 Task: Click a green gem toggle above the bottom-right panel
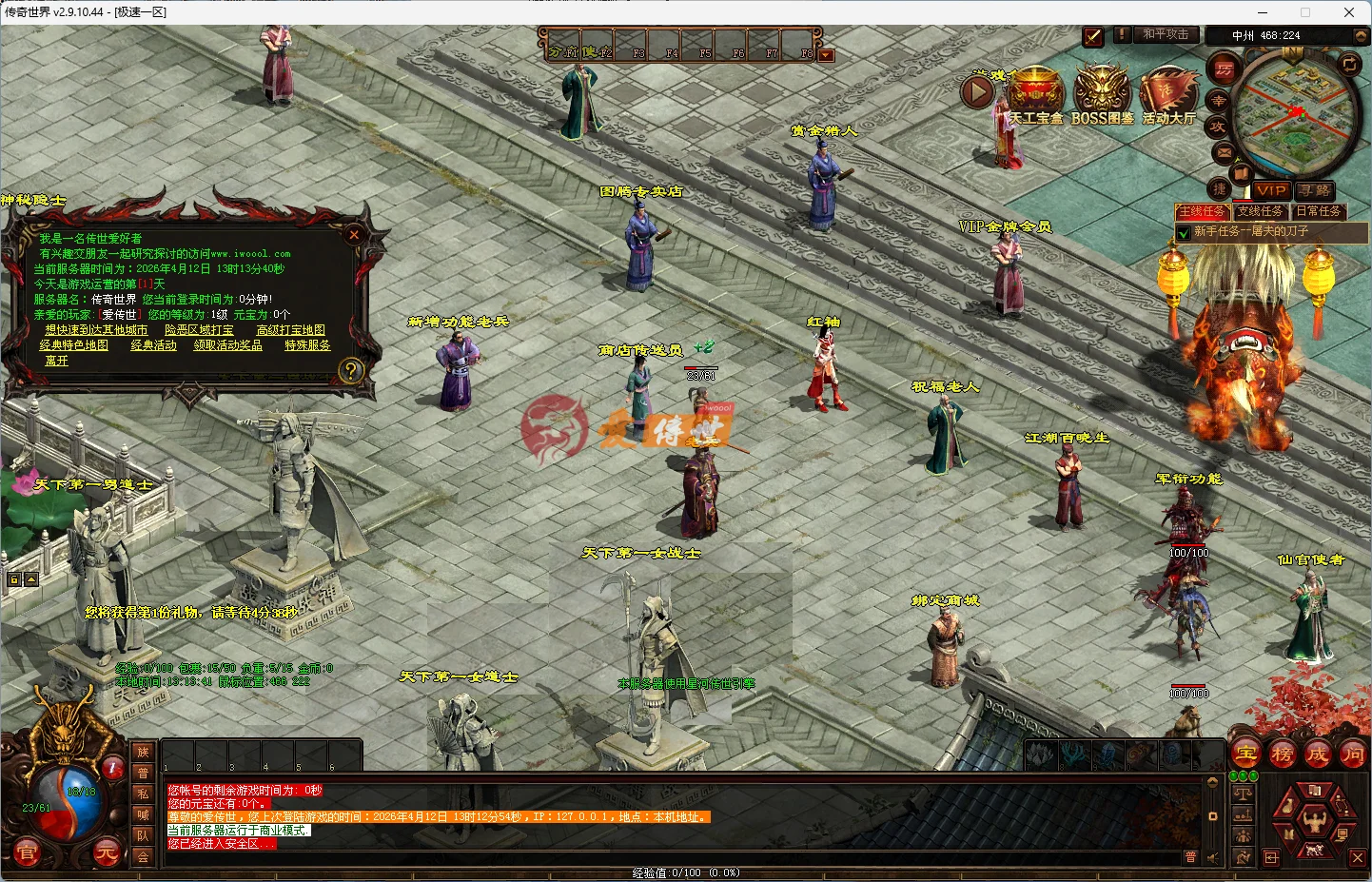[x=1234, y=775]
